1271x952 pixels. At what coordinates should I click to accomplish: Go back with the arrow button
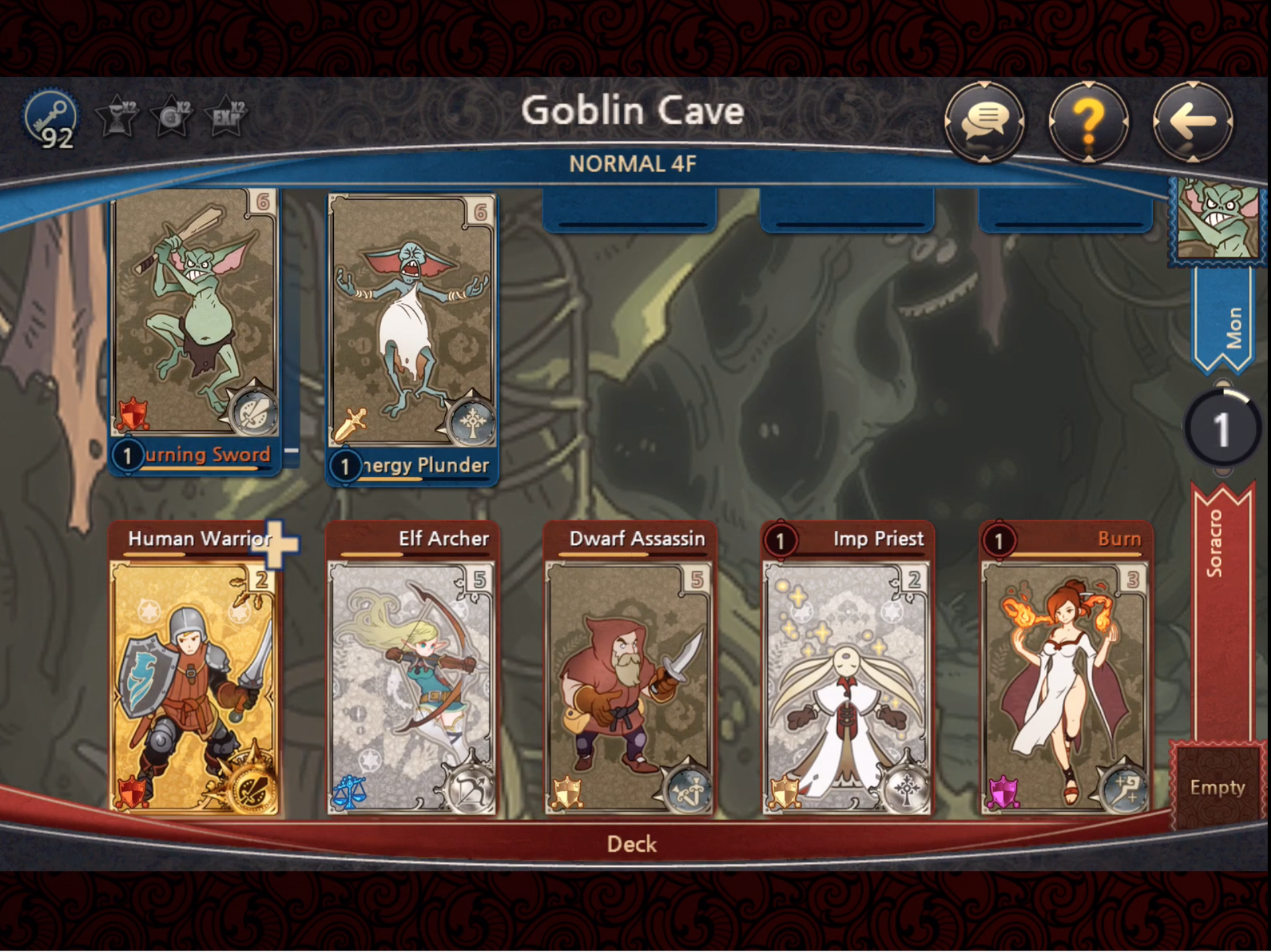1192,121
